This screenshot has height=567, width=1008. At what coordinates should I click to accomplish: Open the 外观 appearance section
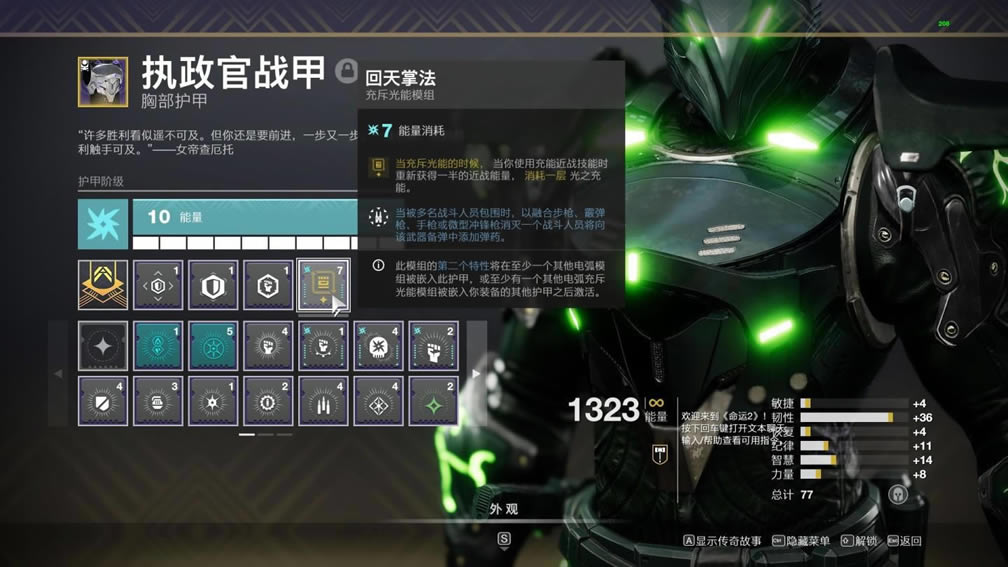pyautogui.click(x=503, y=510)
